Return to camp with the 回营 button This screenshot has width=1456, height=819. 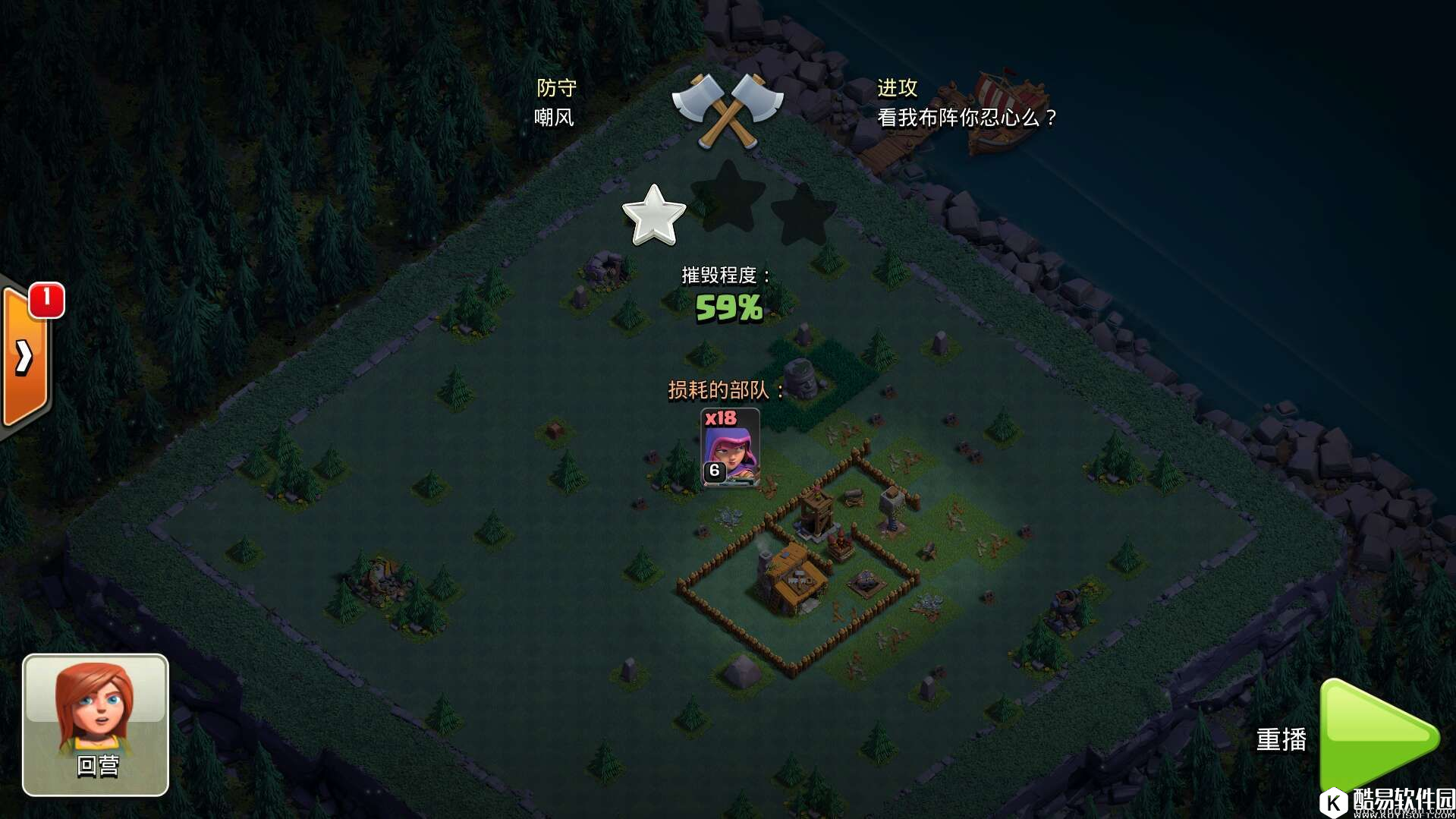96,724
